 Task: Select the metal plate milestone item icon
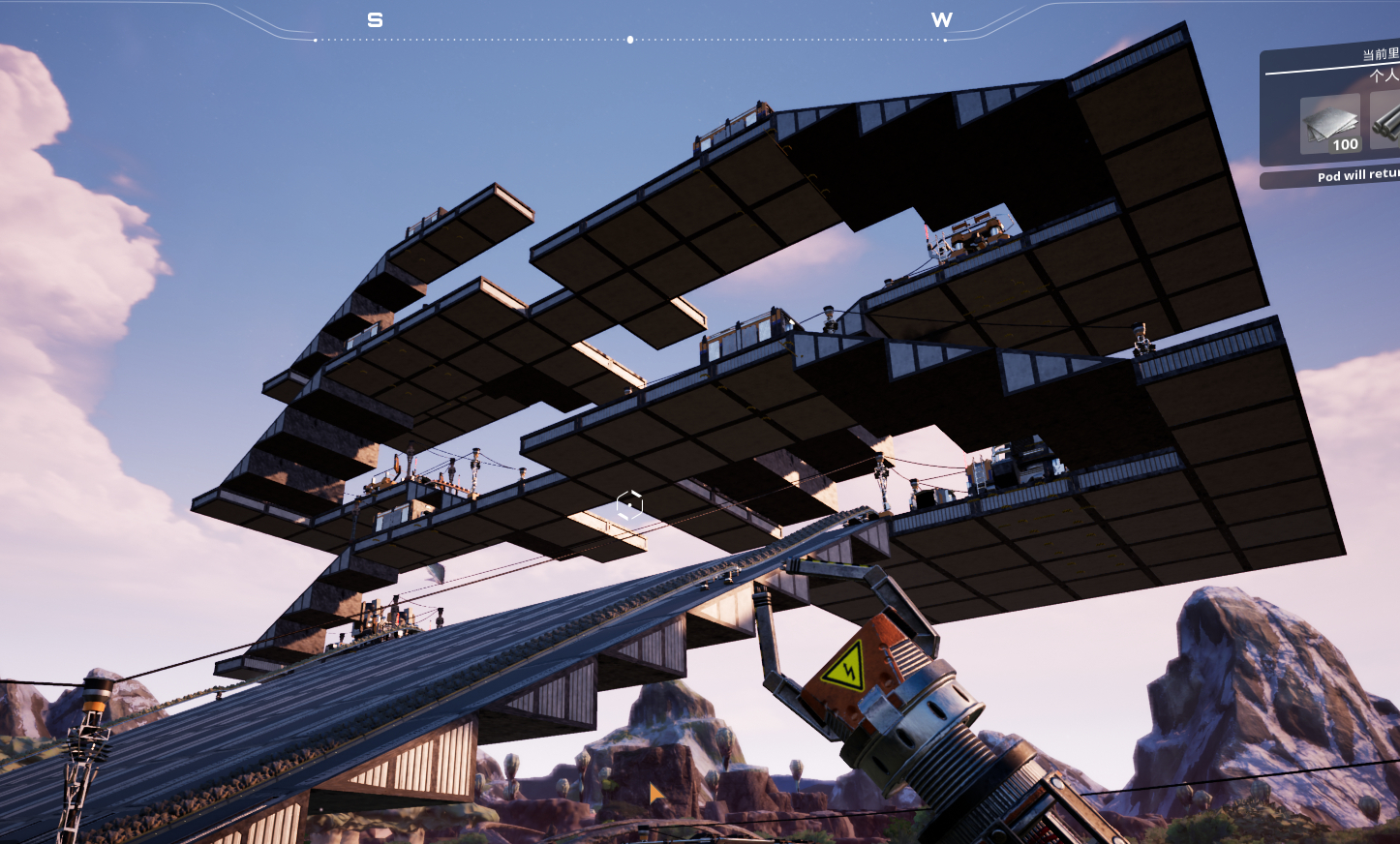(x=1330, y=124)
